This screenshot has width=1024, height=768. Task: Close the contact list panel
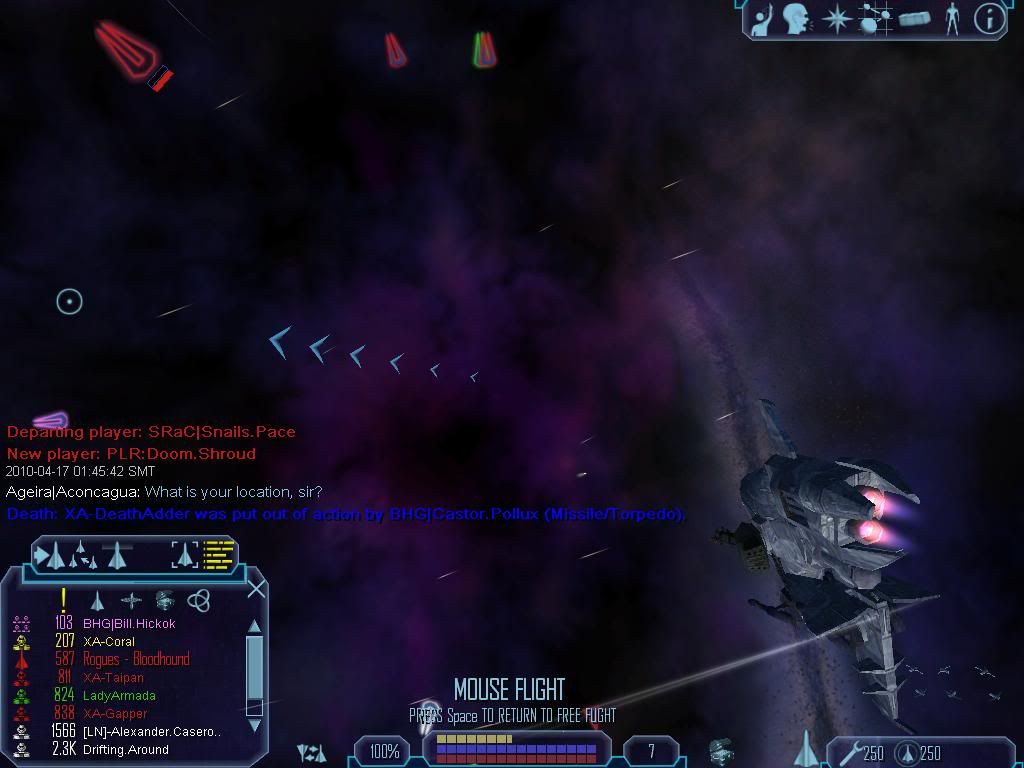tap(256, 588)
